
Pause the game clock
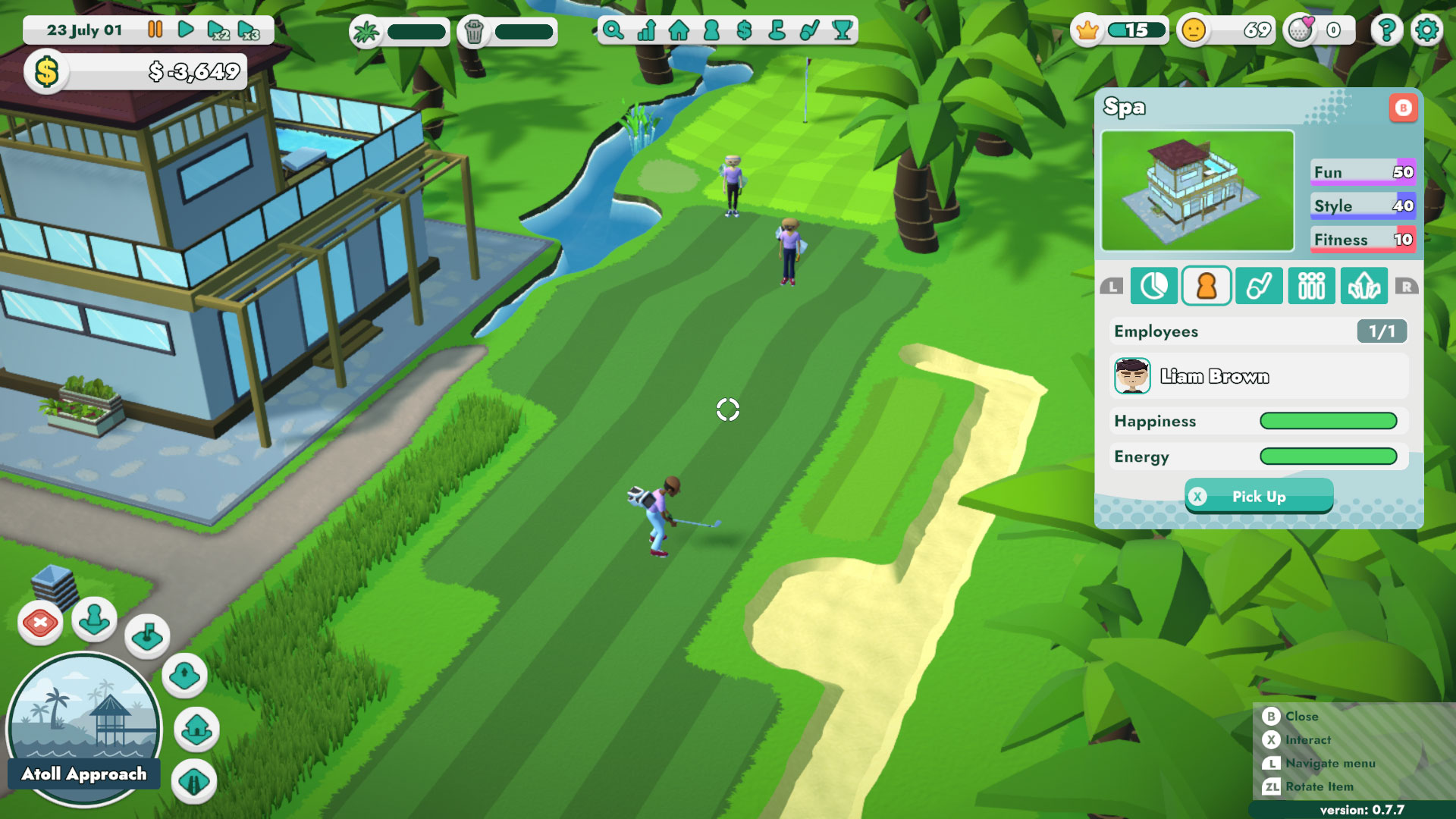click(x=155, y=30)
